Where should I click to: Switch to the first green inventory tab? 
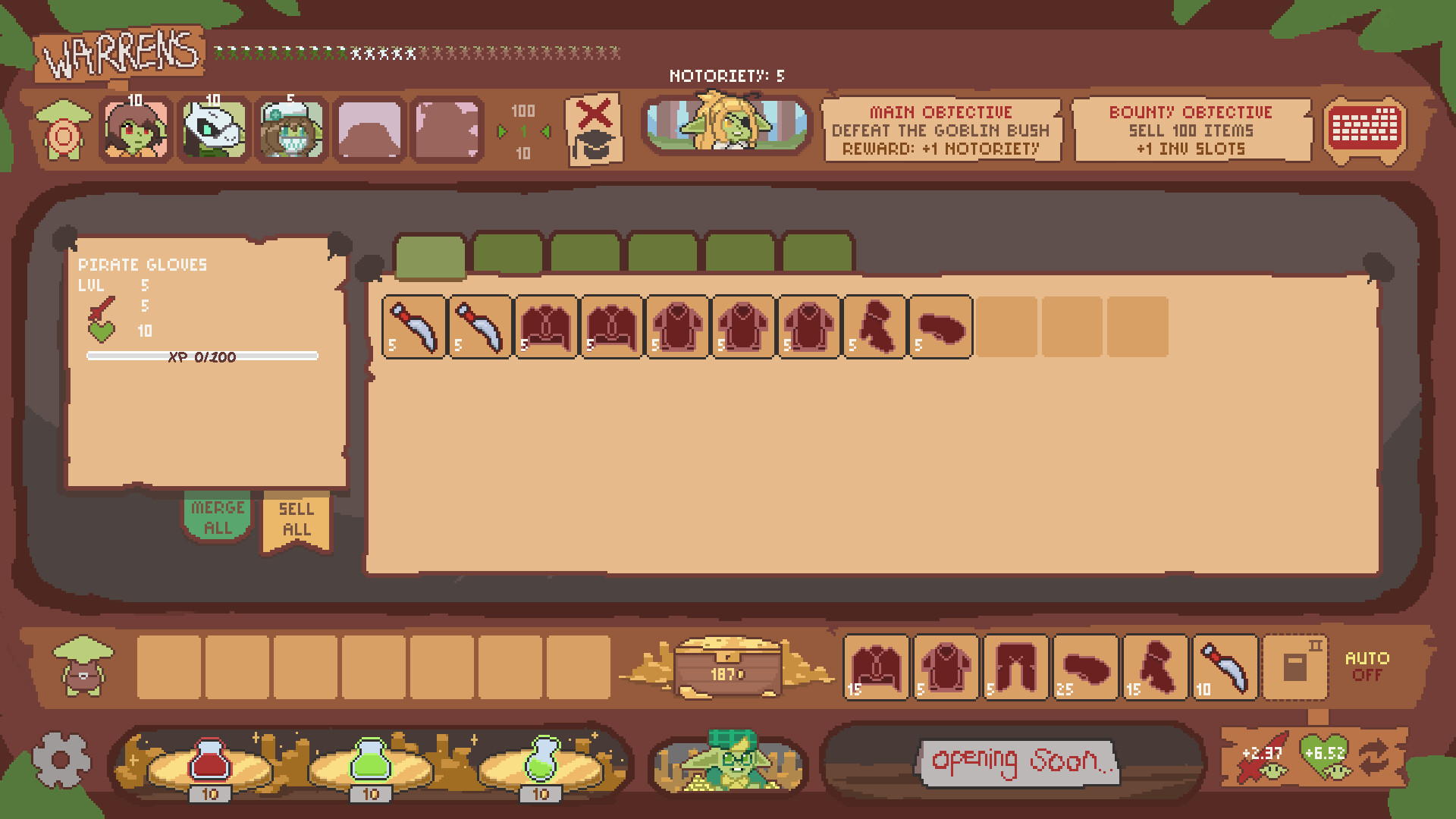tap(430, 254)
